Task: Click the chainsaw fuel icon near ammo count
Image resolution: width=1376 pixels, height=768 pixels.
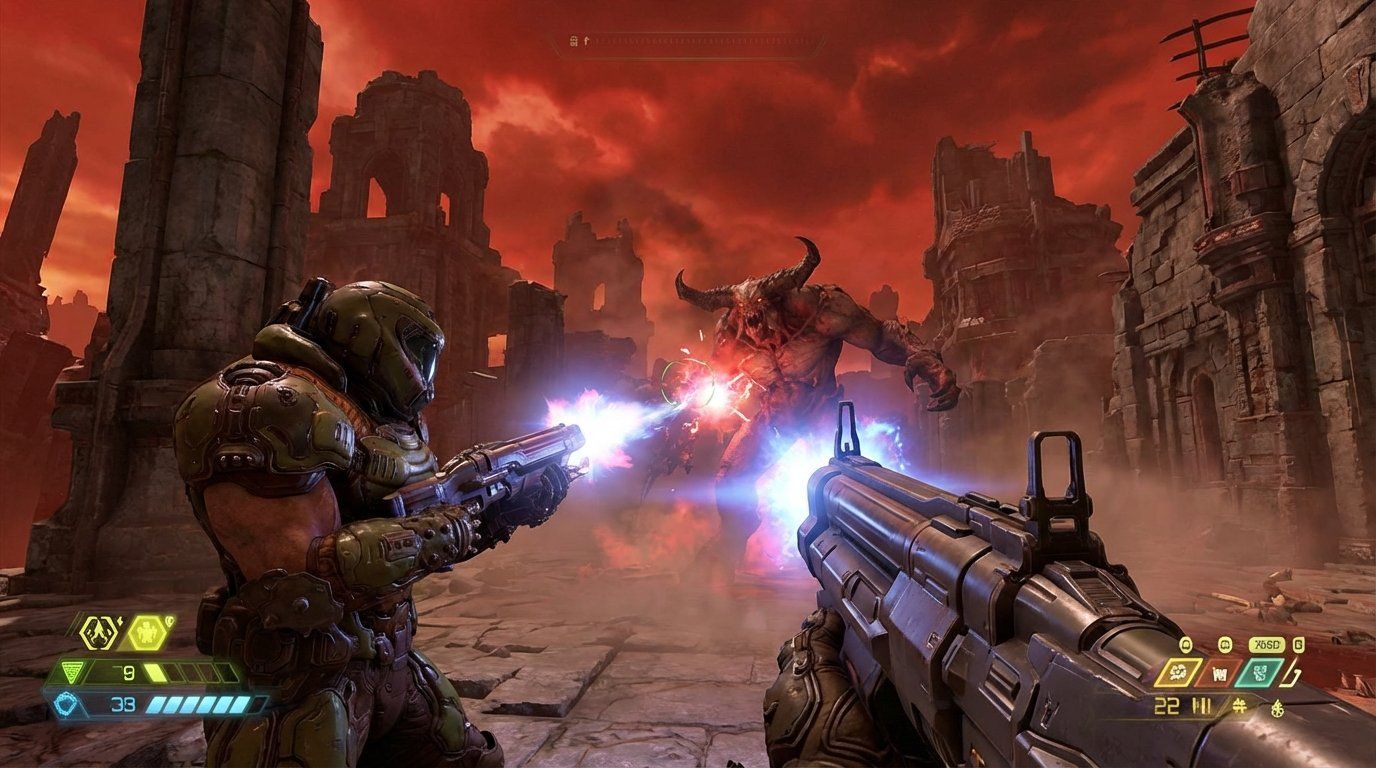Action: (1277, 709)
